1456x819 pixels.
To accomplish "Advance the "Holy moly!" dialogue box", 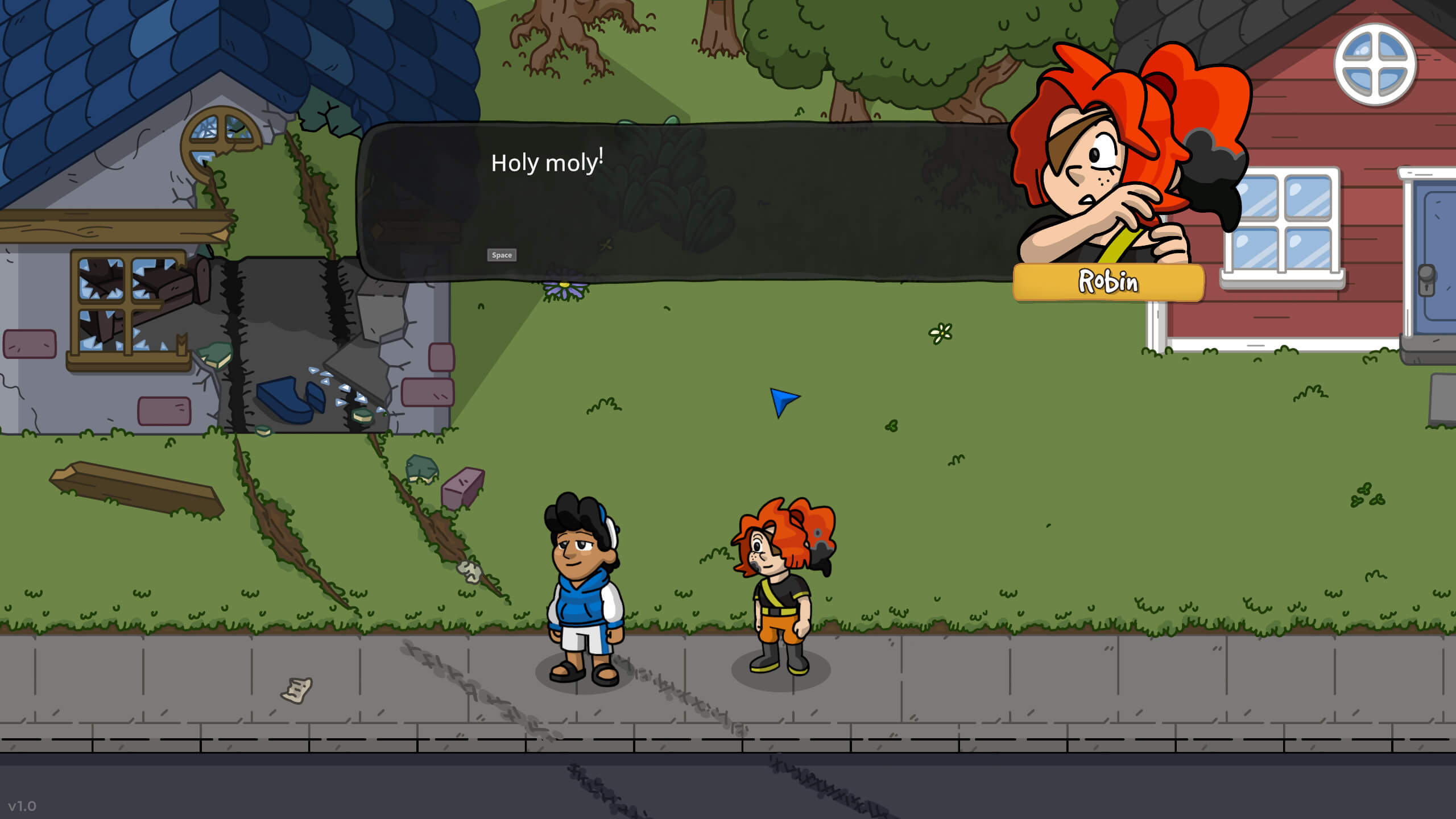I will point(501,255).
